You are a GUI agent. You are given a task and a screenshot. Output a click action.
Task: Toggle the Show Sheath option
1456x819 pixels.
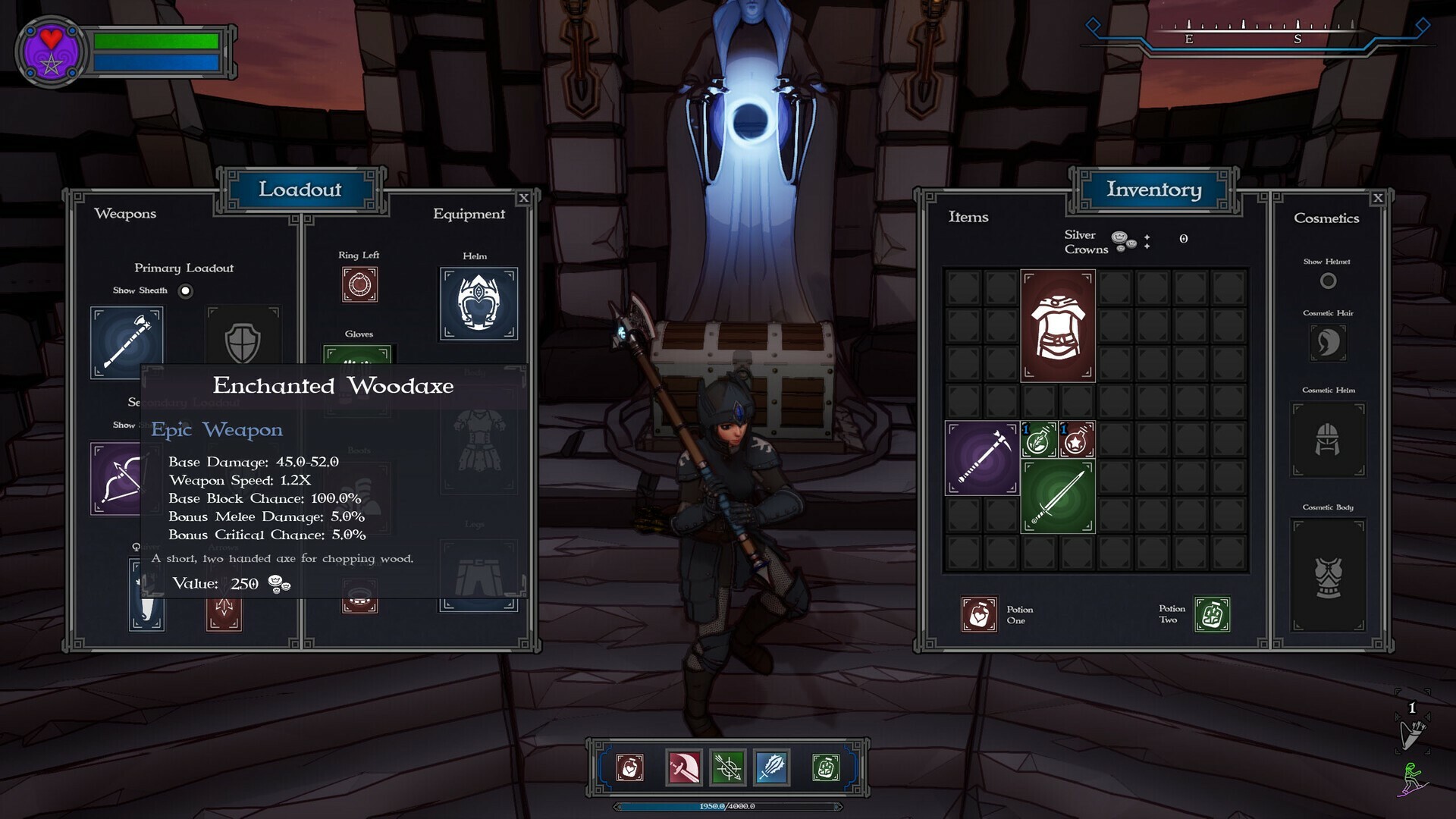tap(185, 290)
